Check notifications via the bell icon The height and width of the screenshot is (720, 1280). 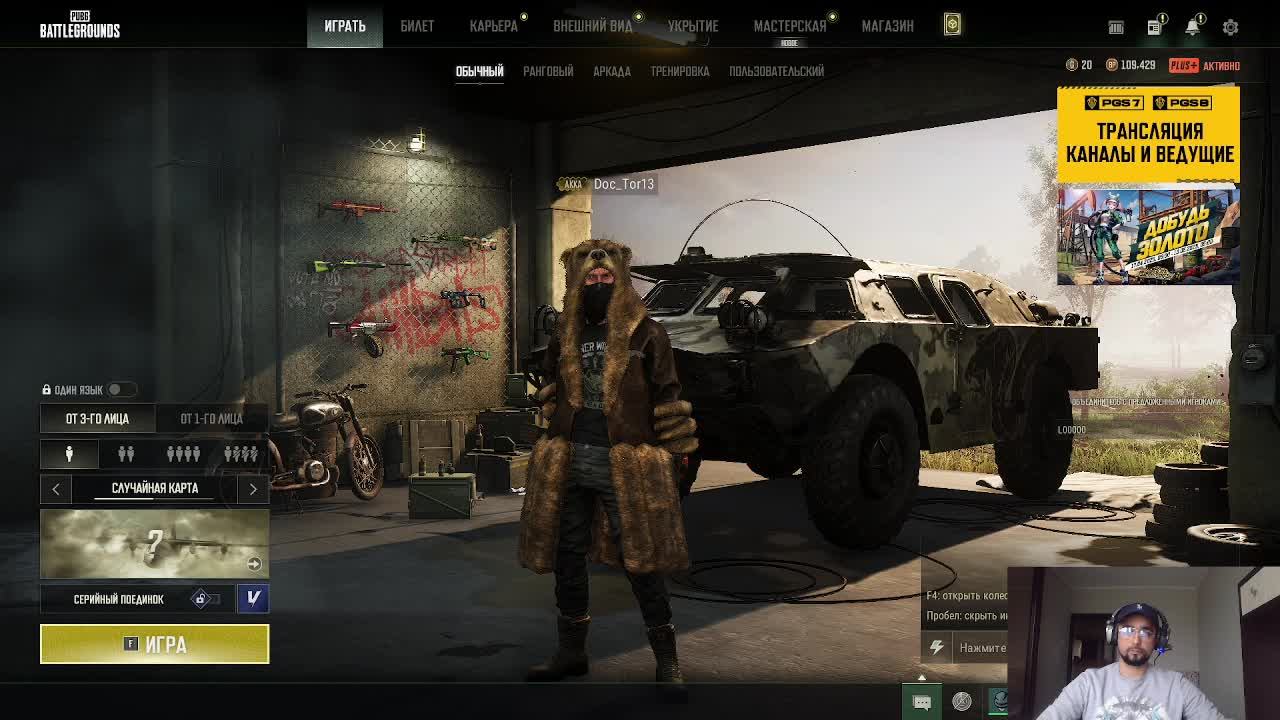(x=1192, y=27)
